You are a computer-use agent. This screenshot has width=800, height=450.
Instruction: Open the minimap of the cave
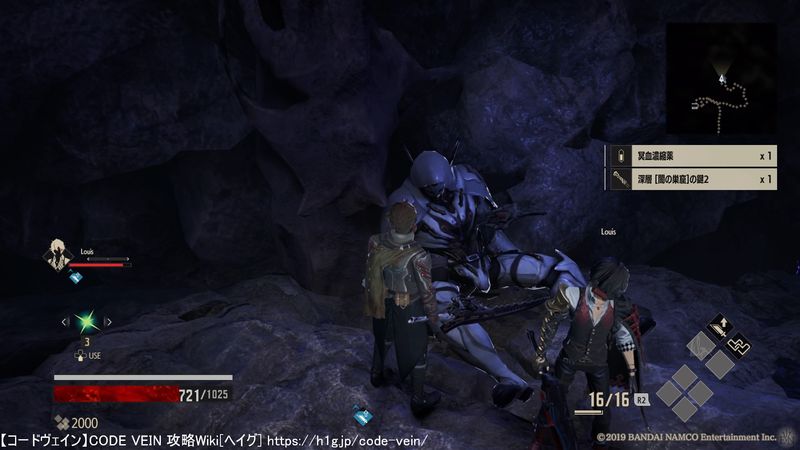point(720,78)
